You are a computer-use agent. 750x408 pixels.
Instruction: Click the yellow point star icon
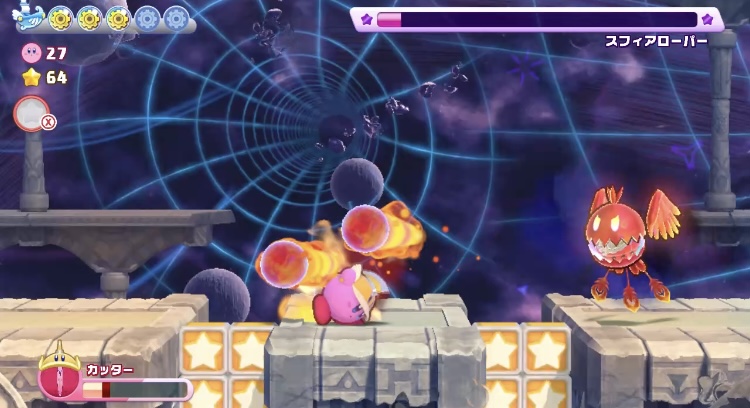[31, 77]
